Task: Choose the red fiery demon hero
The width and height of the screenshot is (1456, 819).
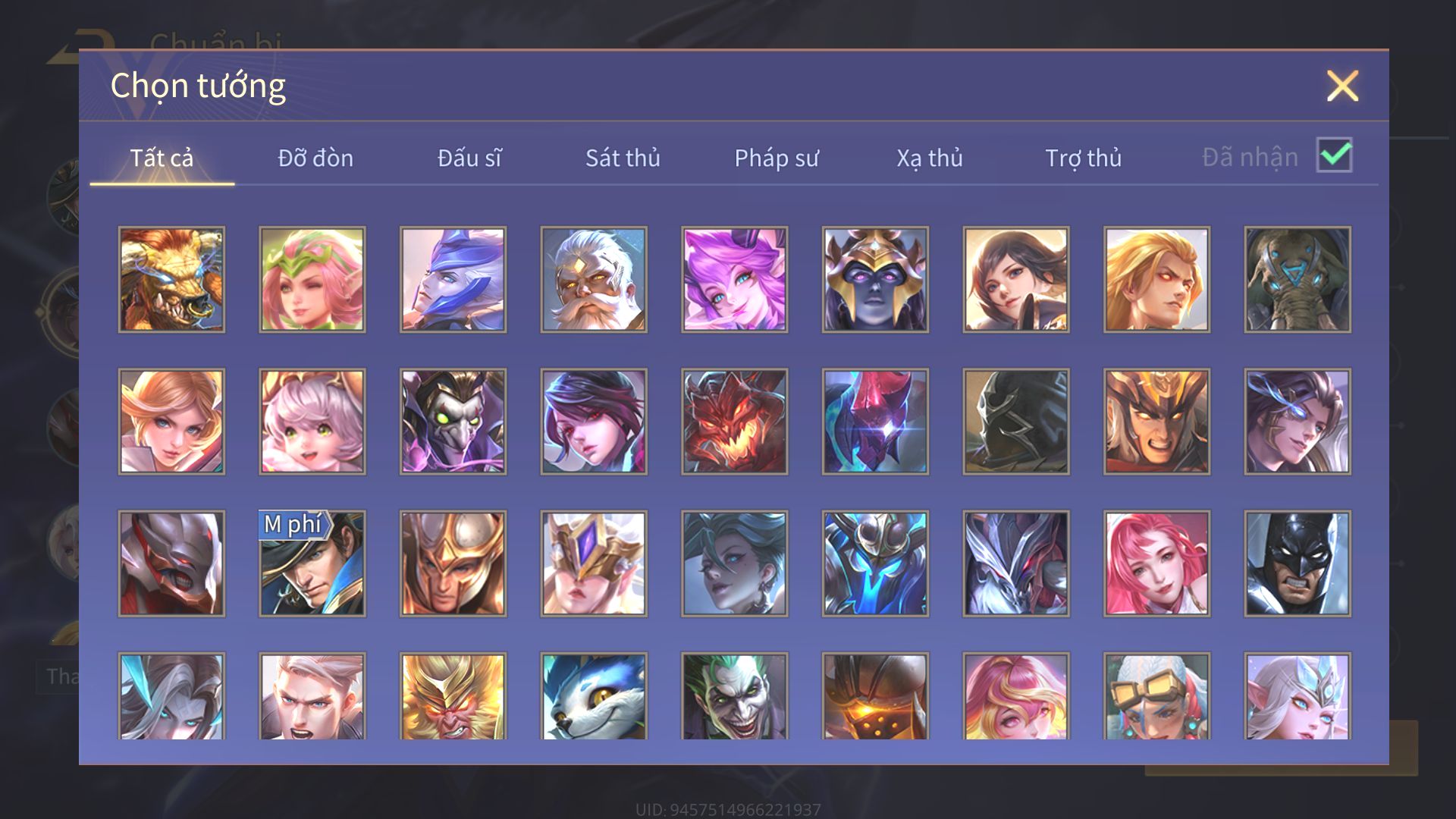Action: tap(734, 422)
